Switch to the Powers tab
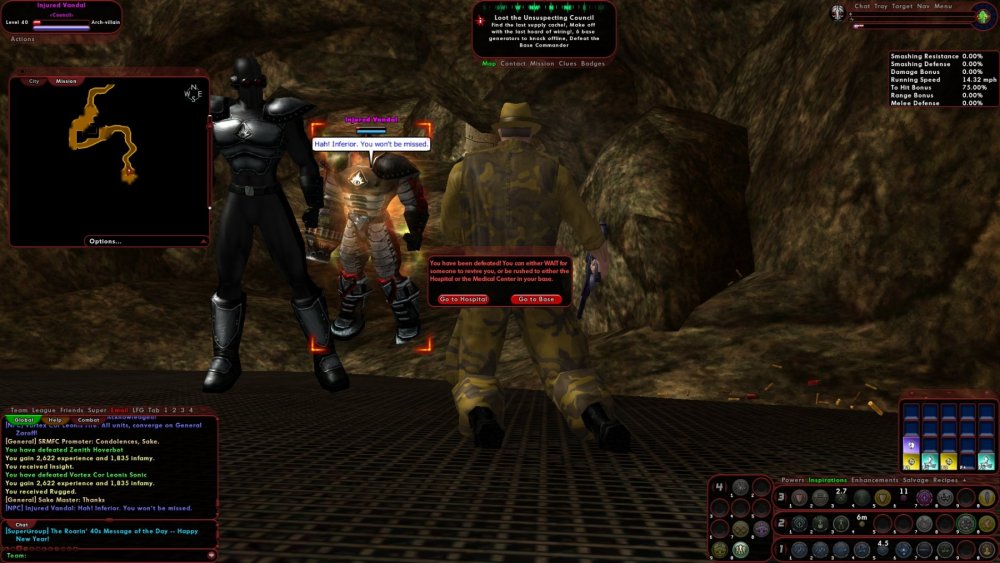 point(792,480)
